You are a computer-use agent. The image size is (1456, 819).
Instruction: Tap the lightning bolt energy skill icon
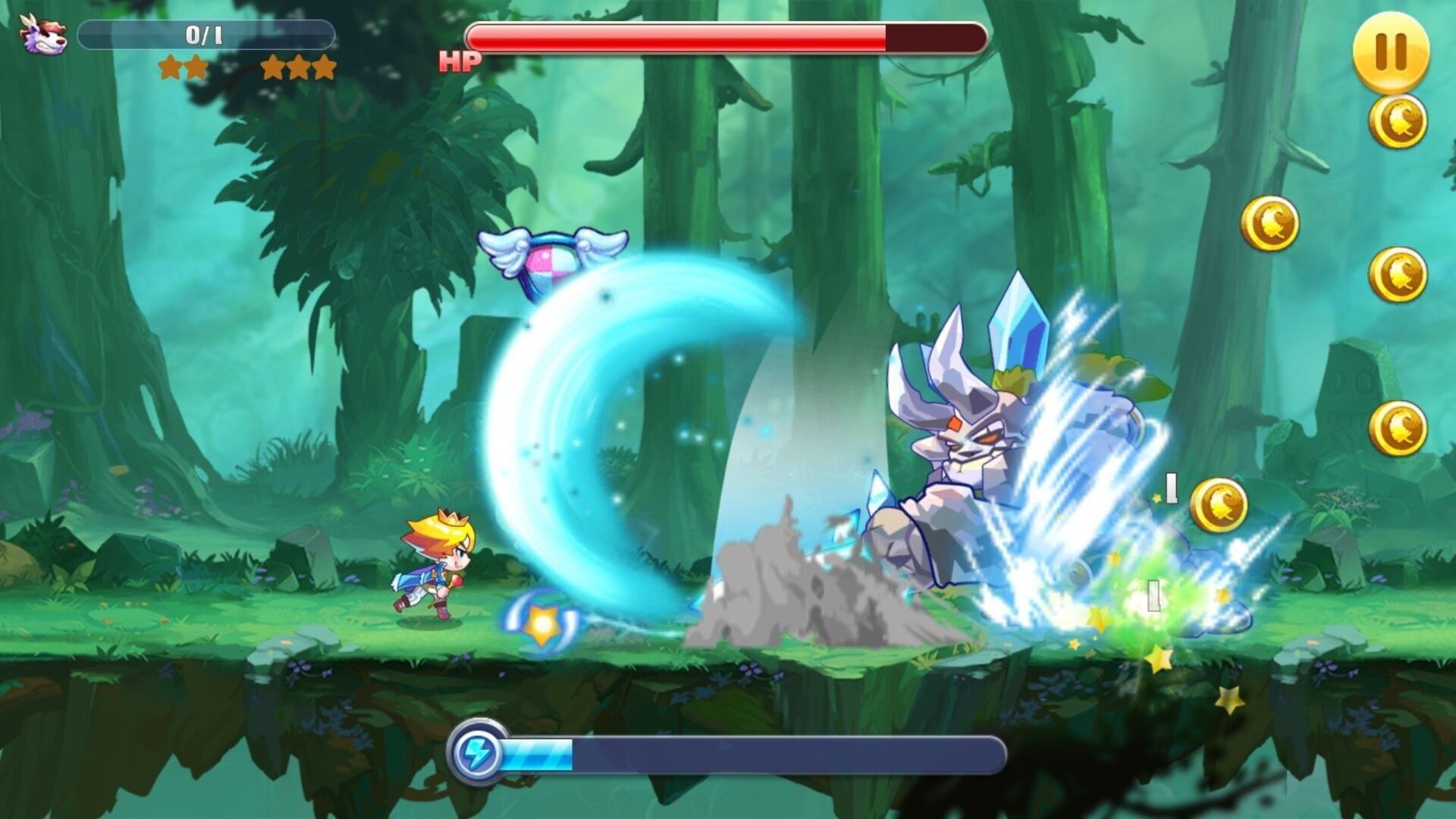coord(477,753)
